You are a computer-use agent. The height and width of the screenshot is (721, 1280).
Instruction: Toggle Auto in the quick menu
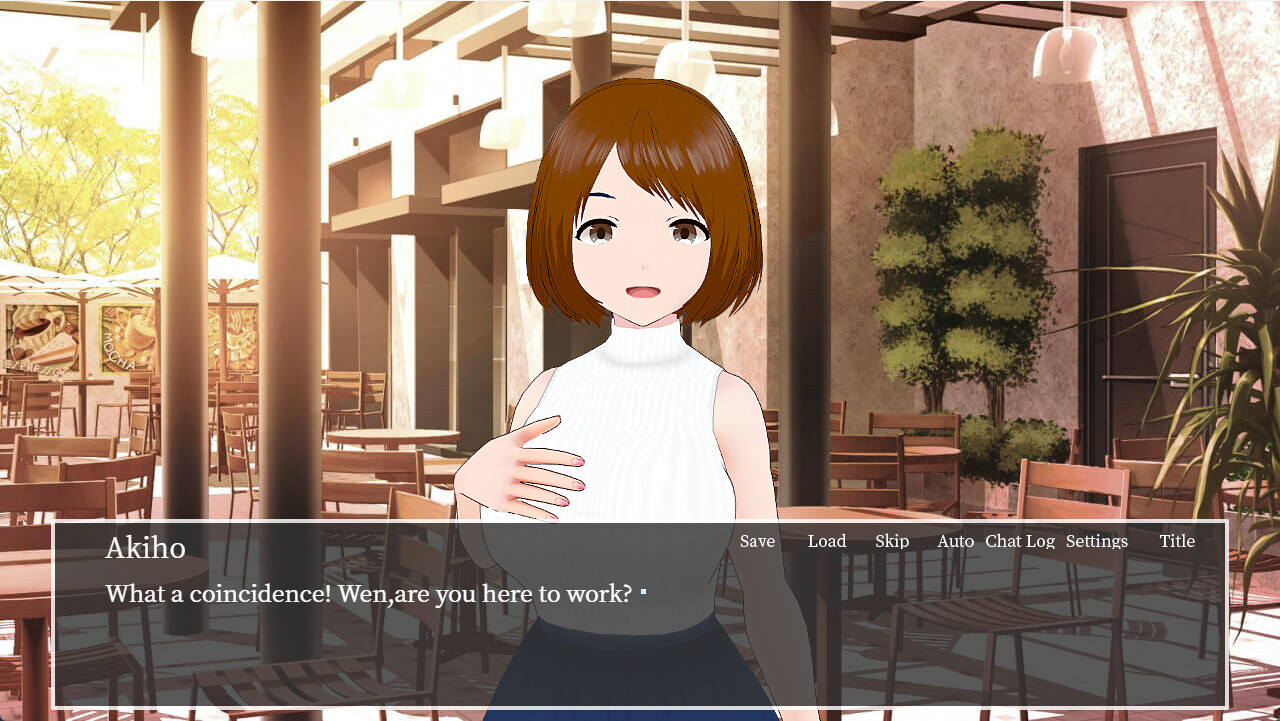(x=956, y=541)
